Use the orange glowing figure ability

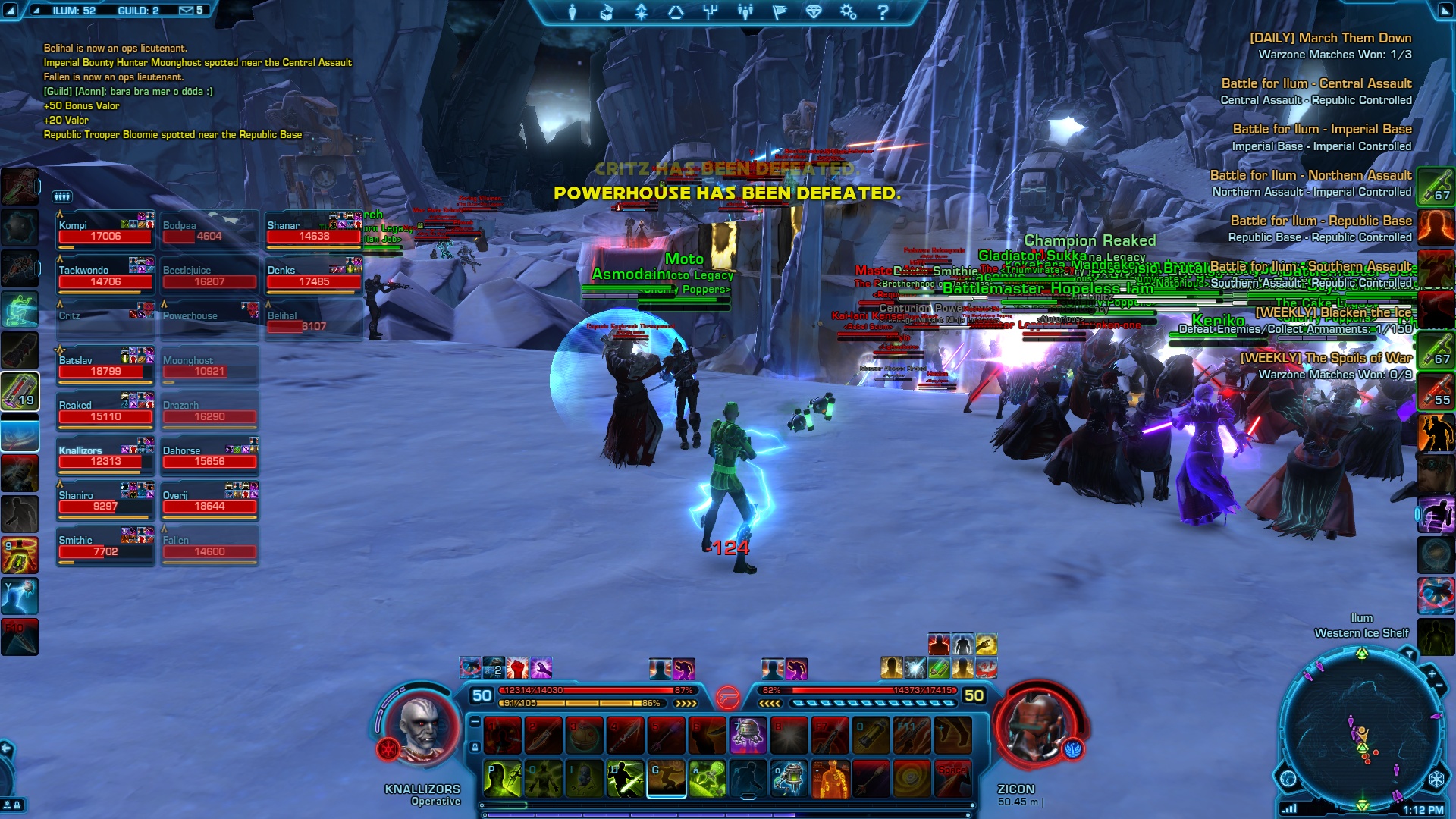[x=830, y=779]
